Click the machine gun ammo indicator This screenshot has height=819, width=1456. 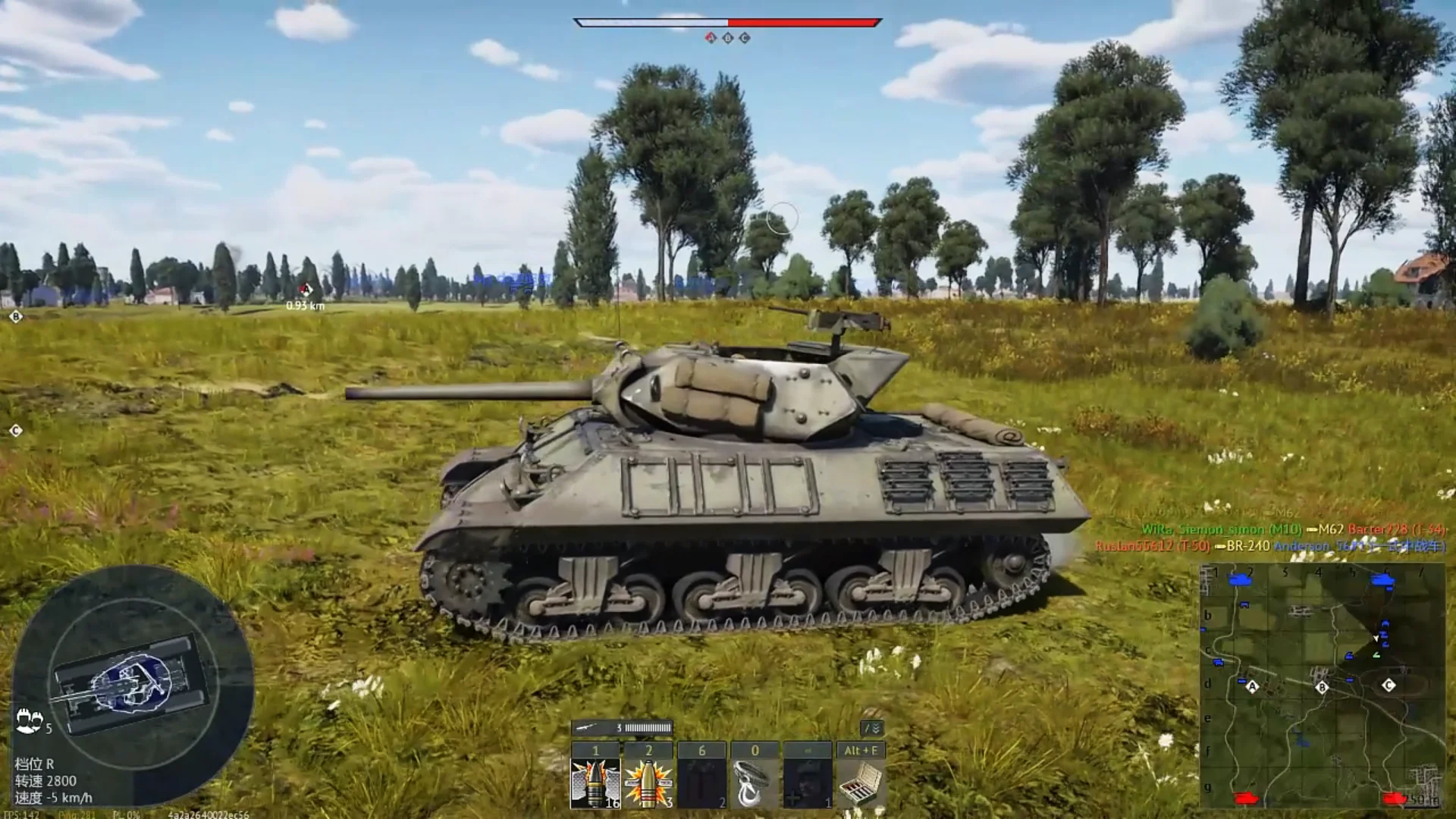click(622, 728)
